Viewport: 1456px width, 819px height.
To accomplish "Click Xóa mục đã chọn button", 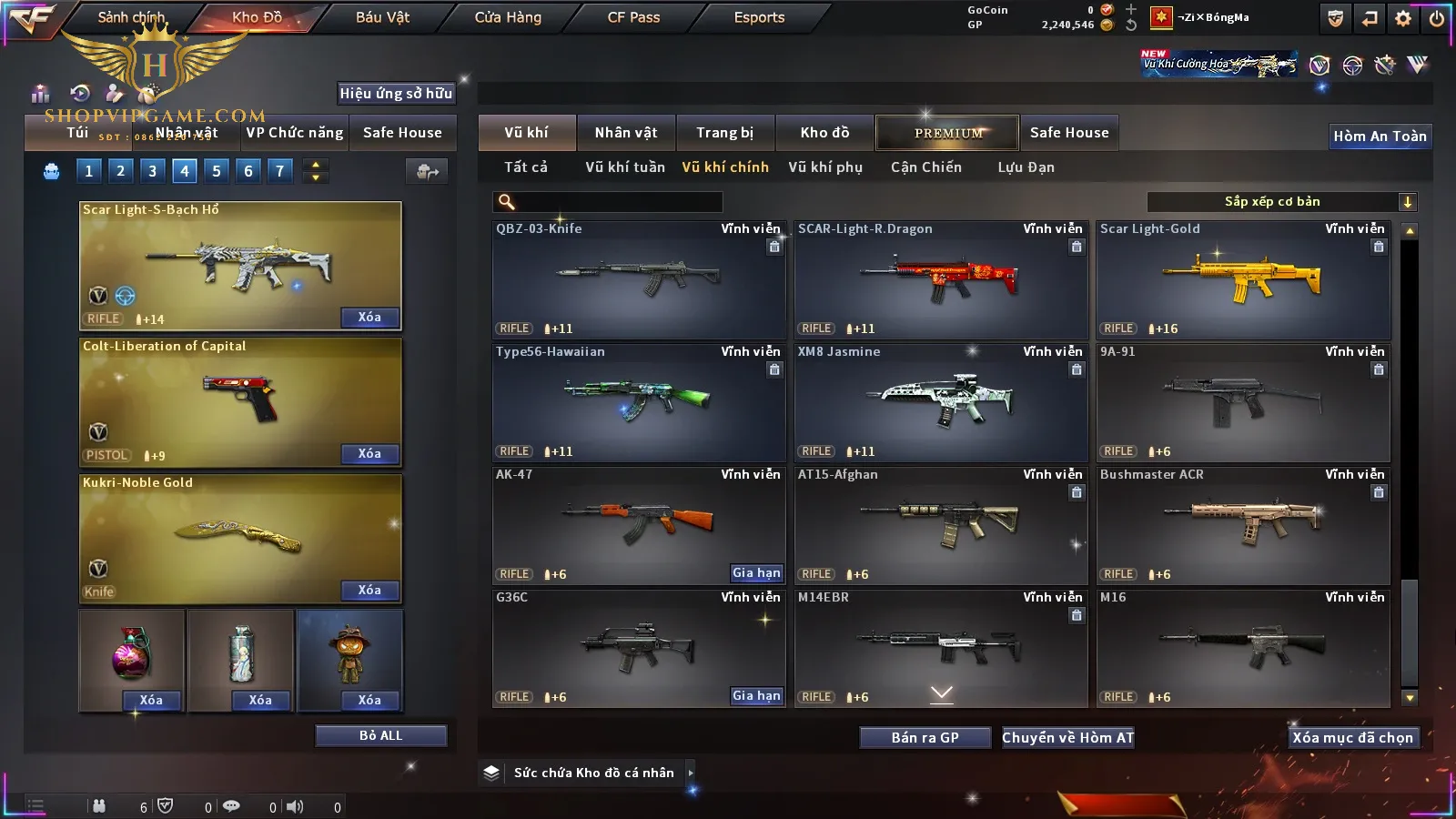I will pyautogui.click(x=1352, y=738).
